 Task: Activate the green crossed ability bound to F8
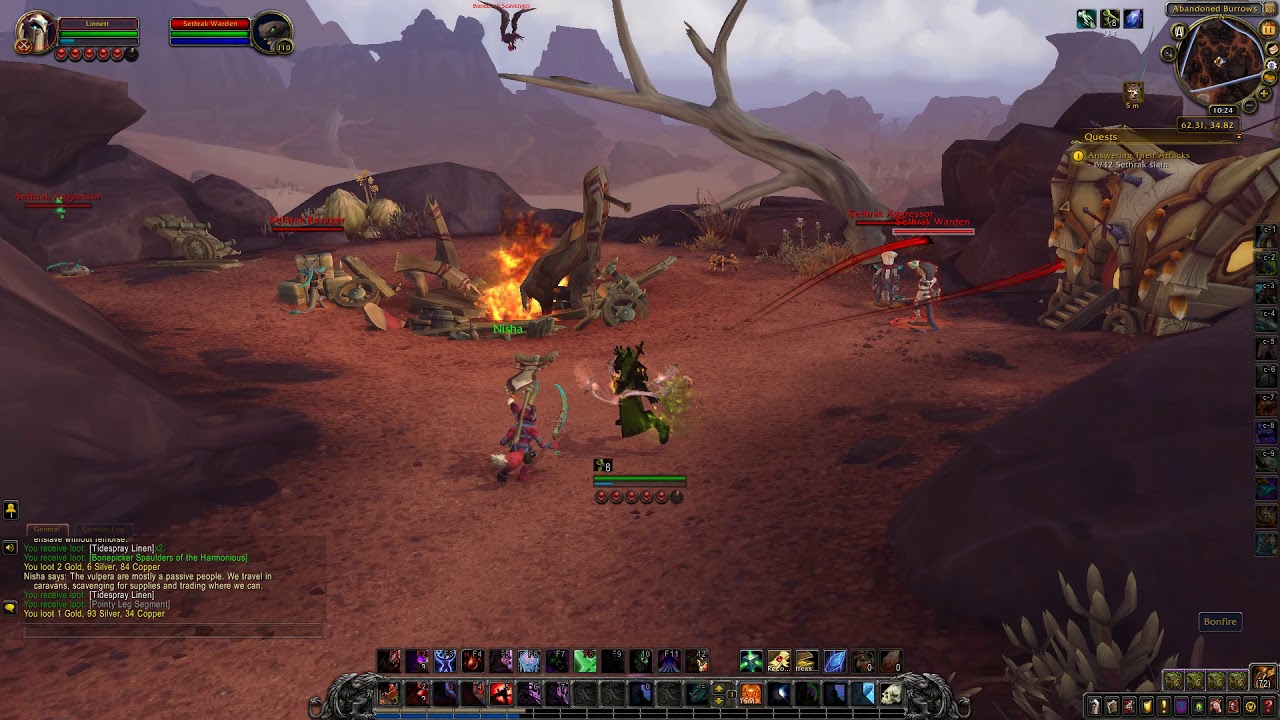pyautogui.click(x=585, y=661)
